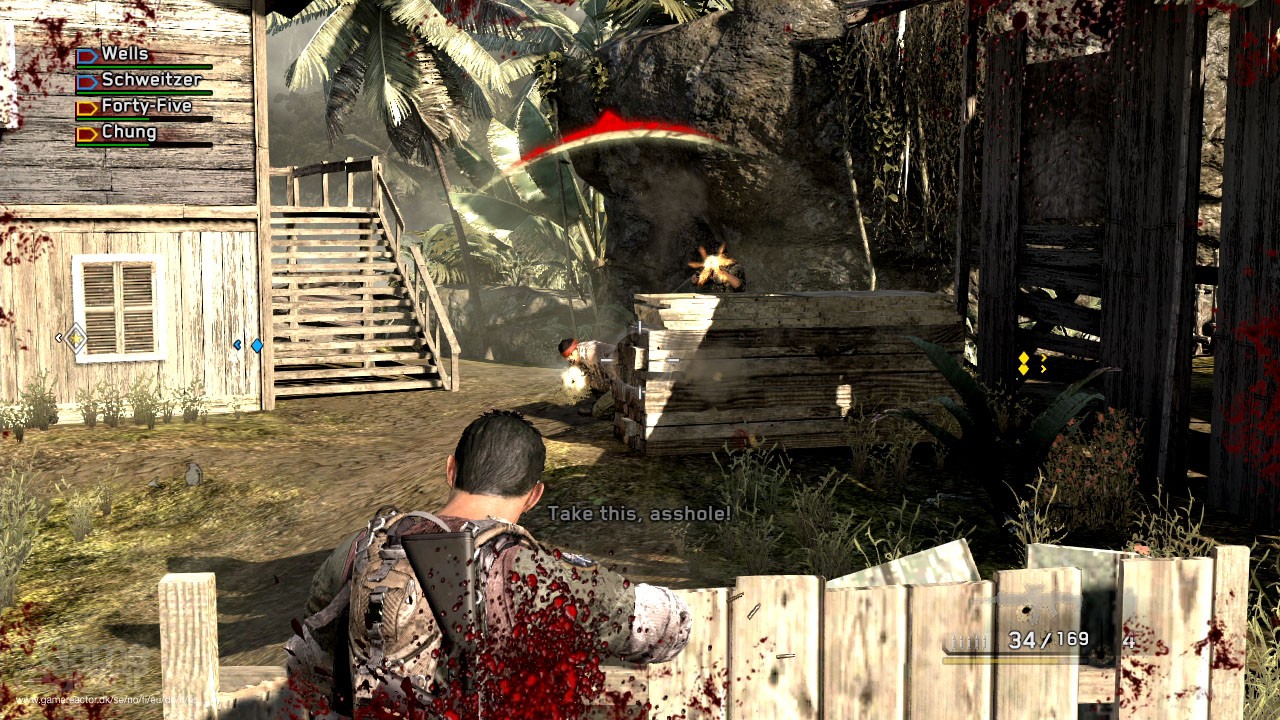Toggle Schweitzer's health bar display

click(145, 92)
